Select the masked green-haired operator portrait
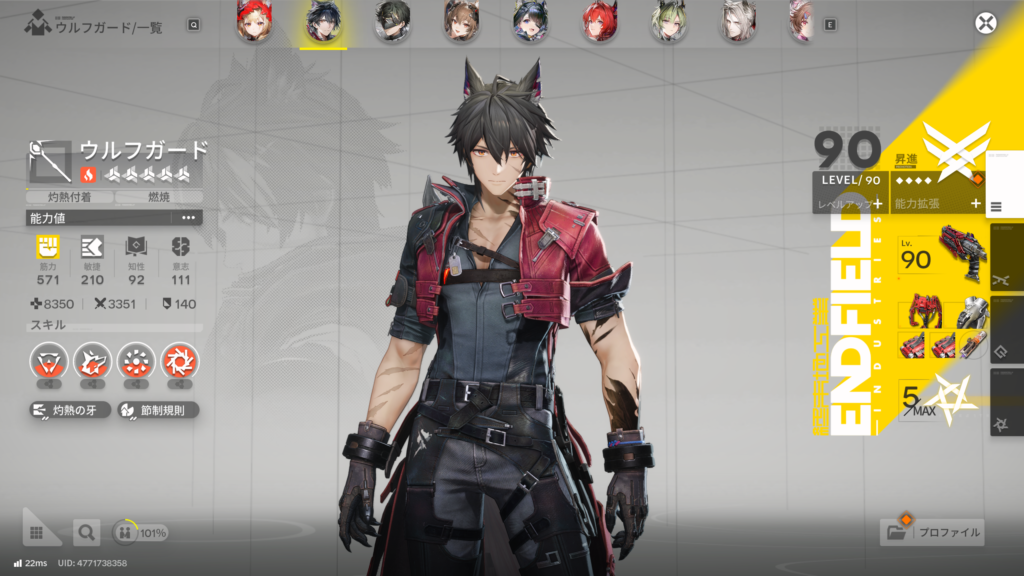 (393, 22)
